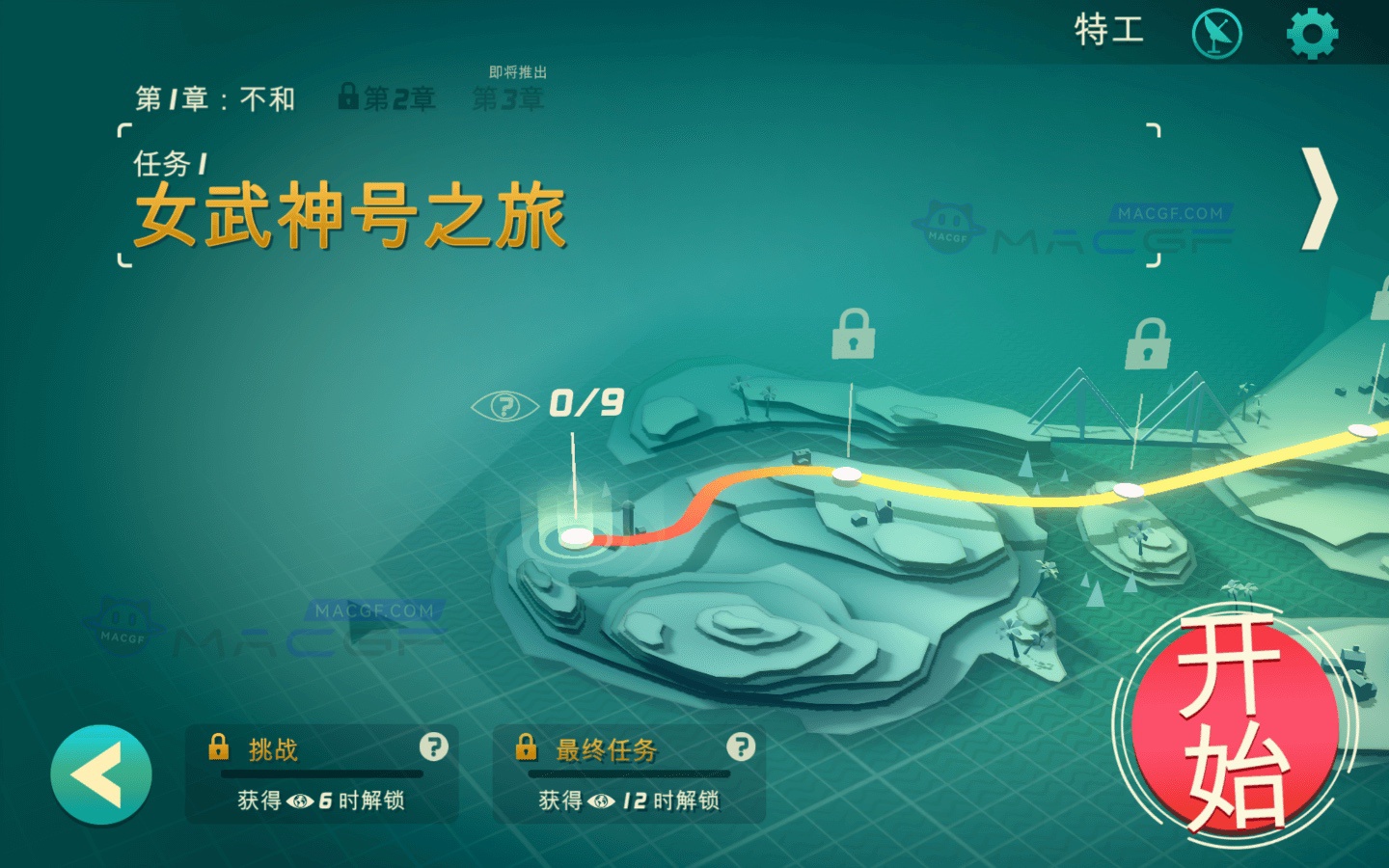1389x868 pixels.
Task: Click the question mark beside 挑战
Action: [433, 747]
